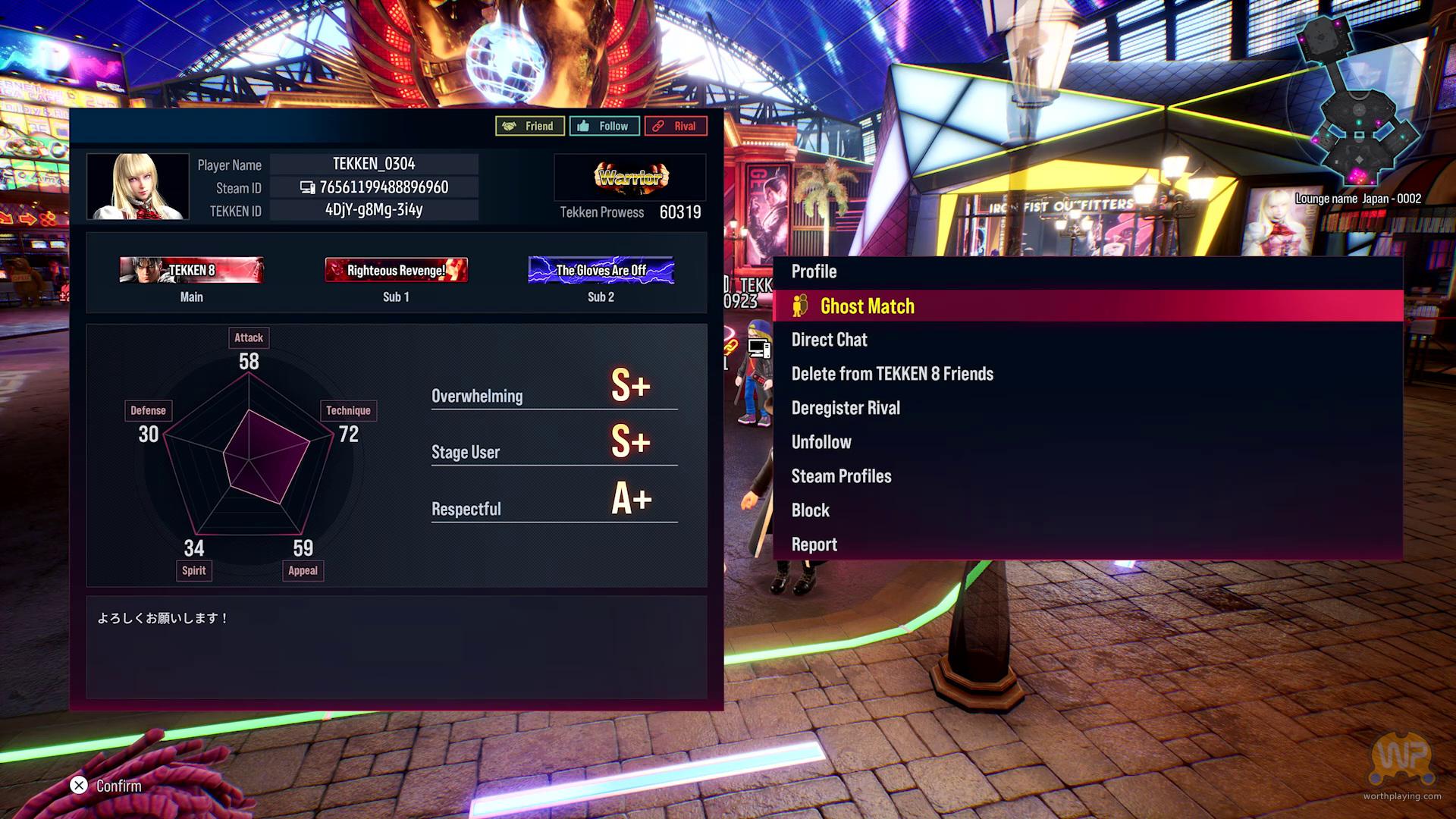Select Deregister Rival
This screenshot has width=1456, height=819.
click(846, 409)
